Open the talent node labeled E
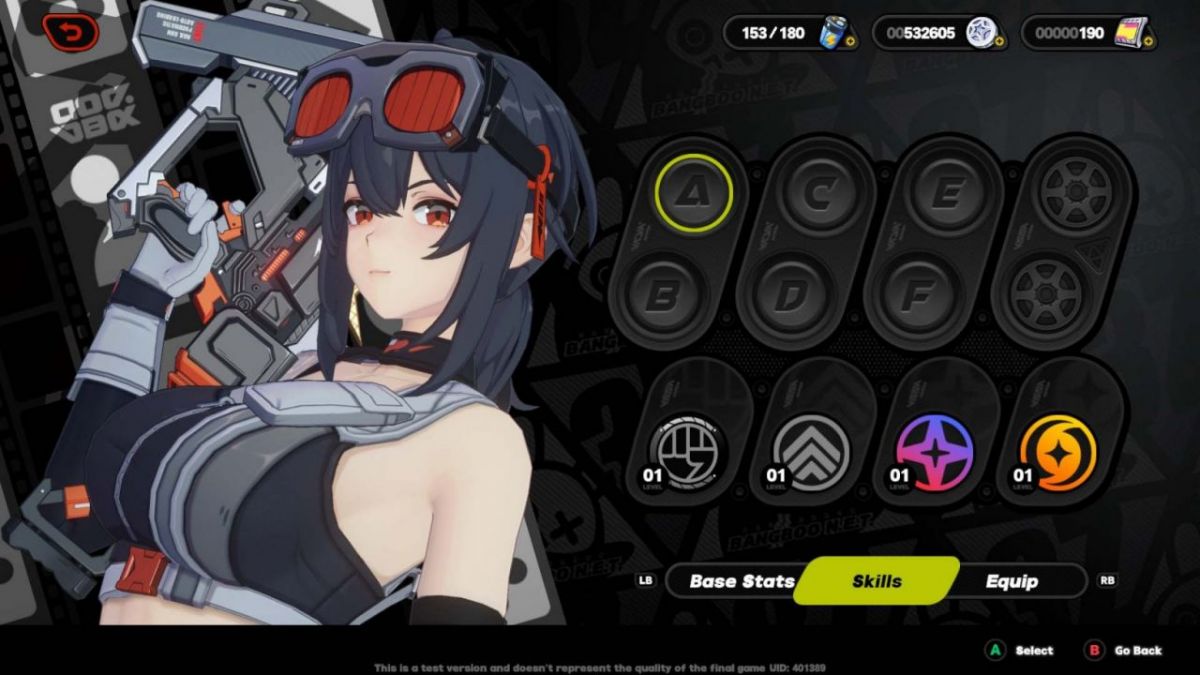Screen dimensions: 1200x675 click(946, 193)
